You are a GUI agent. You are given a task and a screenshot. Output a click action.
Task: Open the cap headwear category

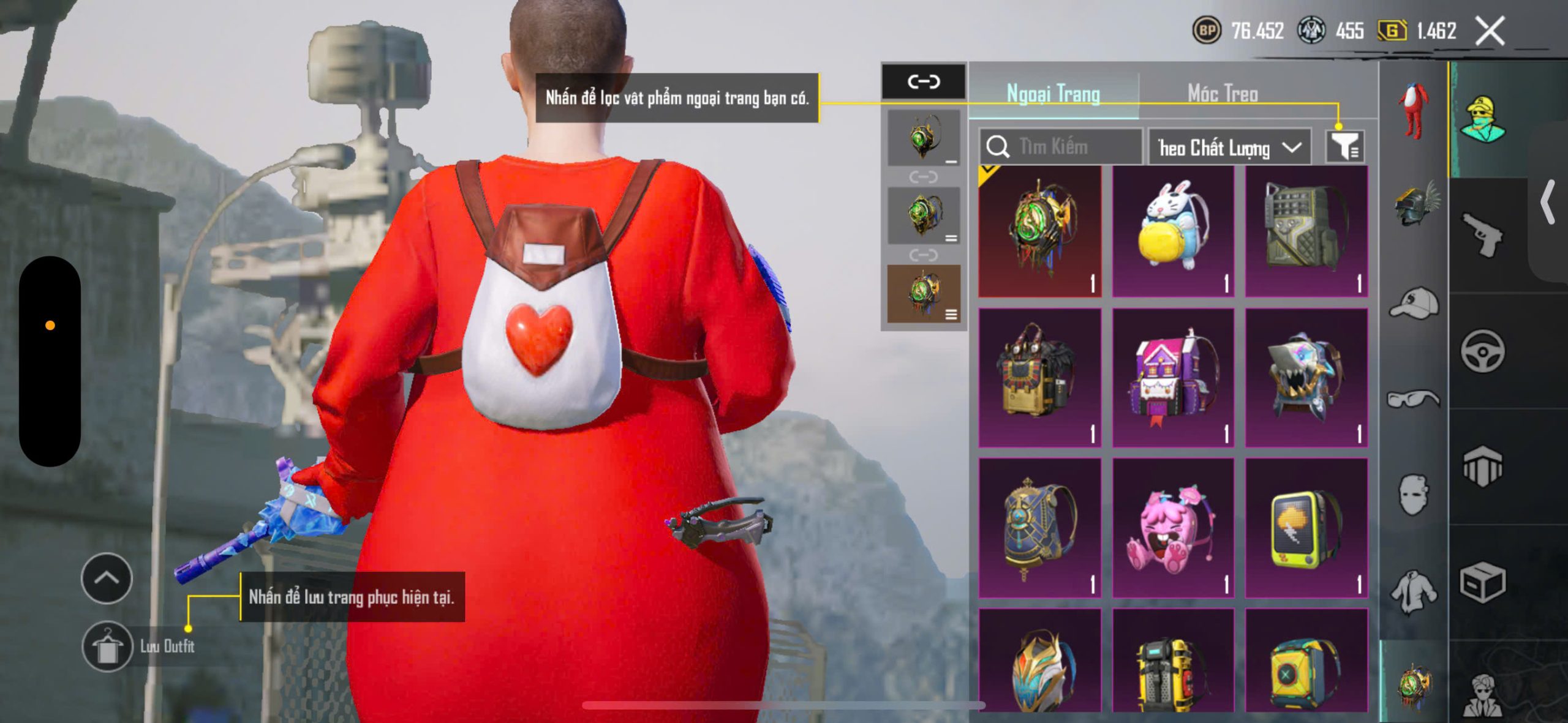click(1414, 303)
